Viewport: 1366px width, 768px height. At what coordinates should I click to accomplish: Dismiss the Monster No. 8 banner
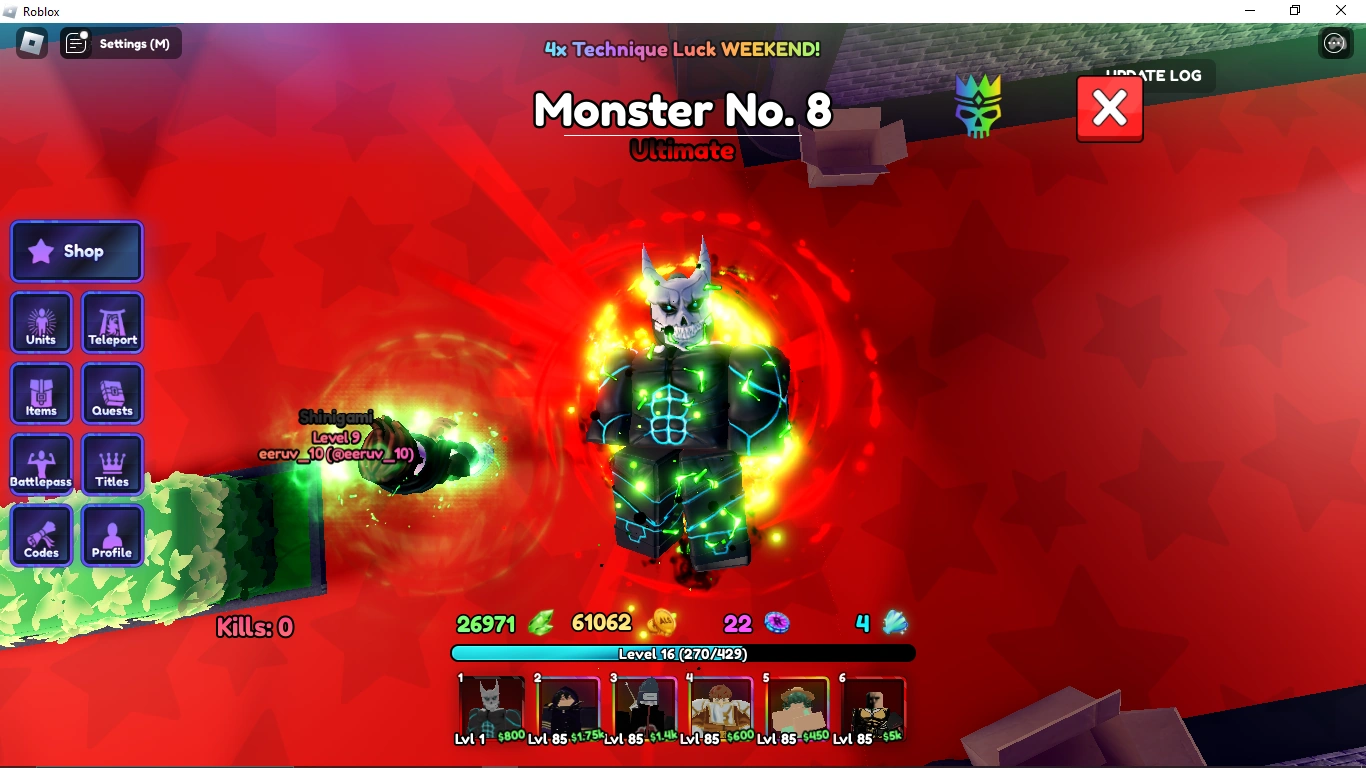(1109, 108)
